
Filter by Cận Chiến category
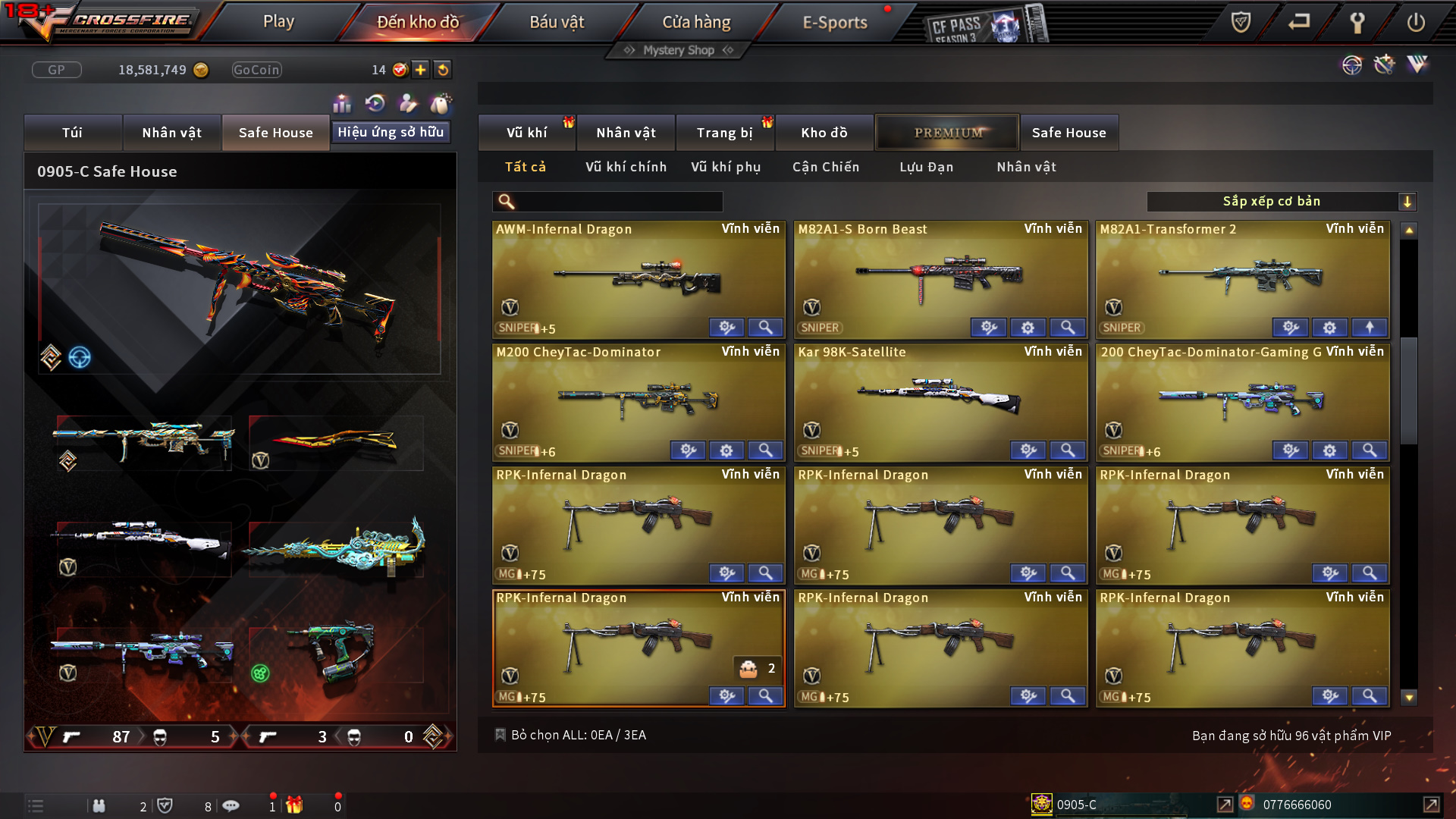(x=826, y=167)
